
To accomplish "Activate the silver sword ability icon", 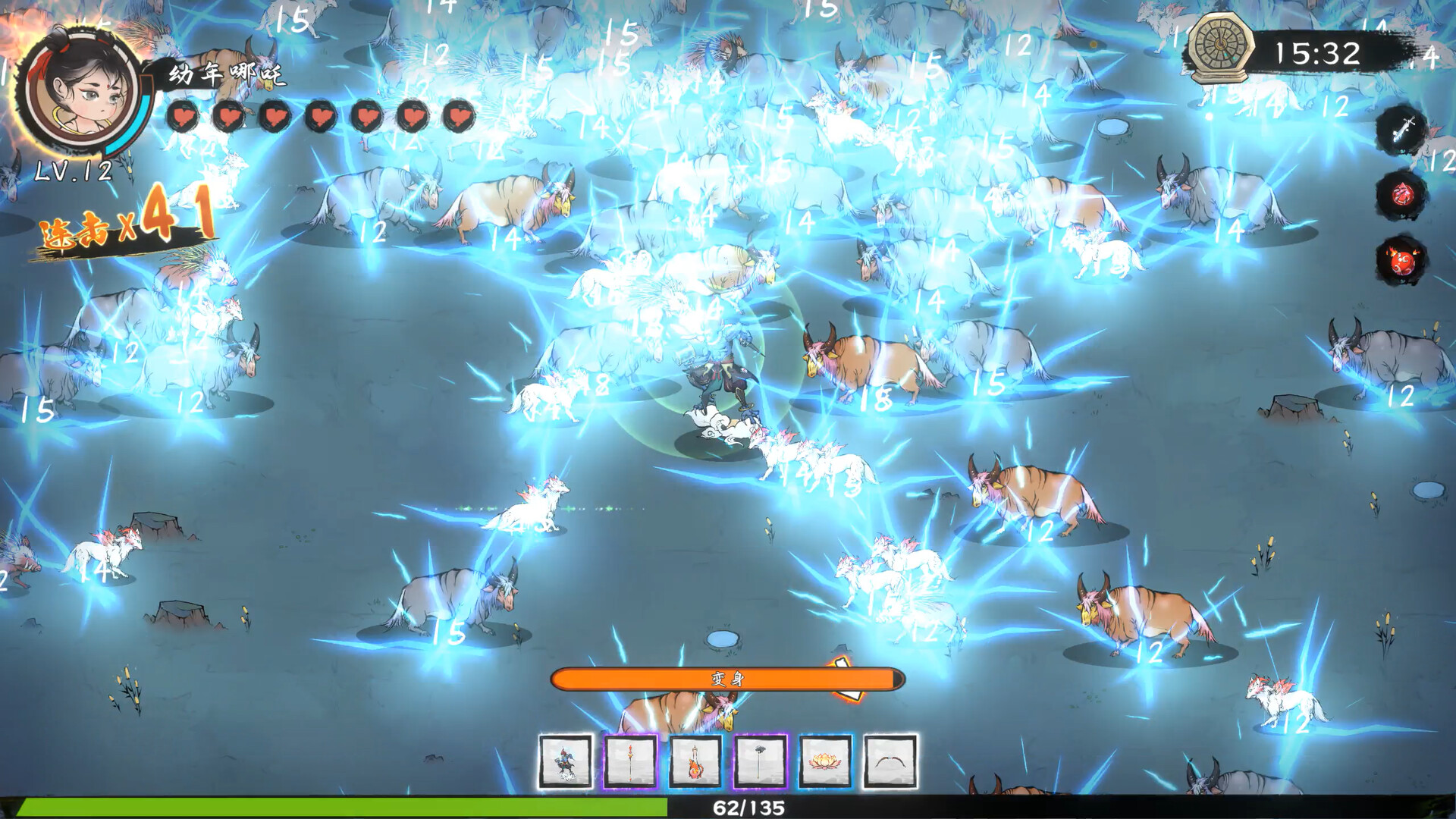I will click(x=1401, y=130).
